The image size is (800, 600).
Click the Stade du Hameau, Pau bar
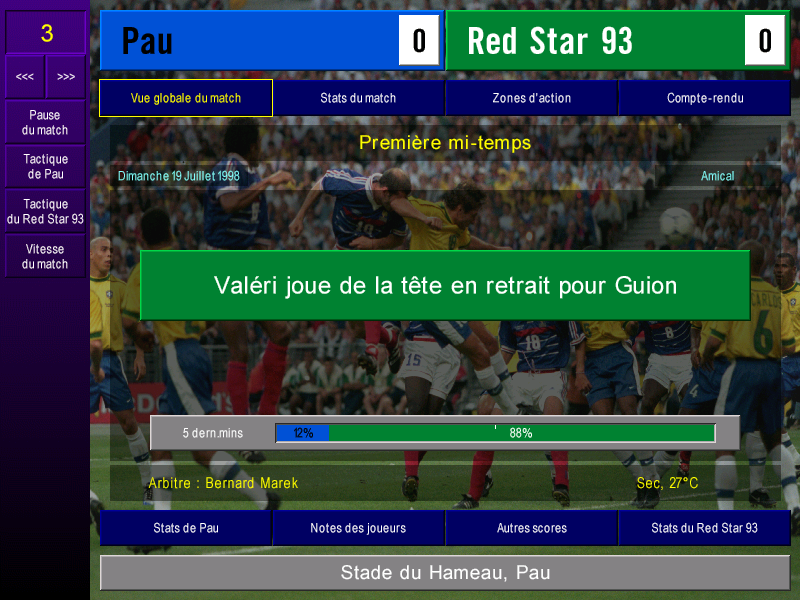(445, 573)
